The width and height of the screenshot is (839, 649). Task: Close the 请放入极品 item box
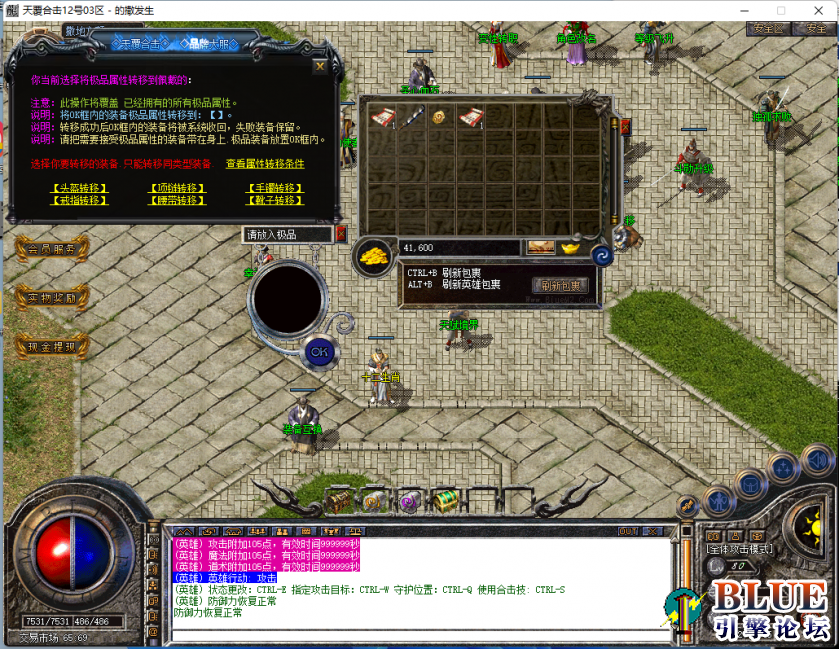(340, 234)
